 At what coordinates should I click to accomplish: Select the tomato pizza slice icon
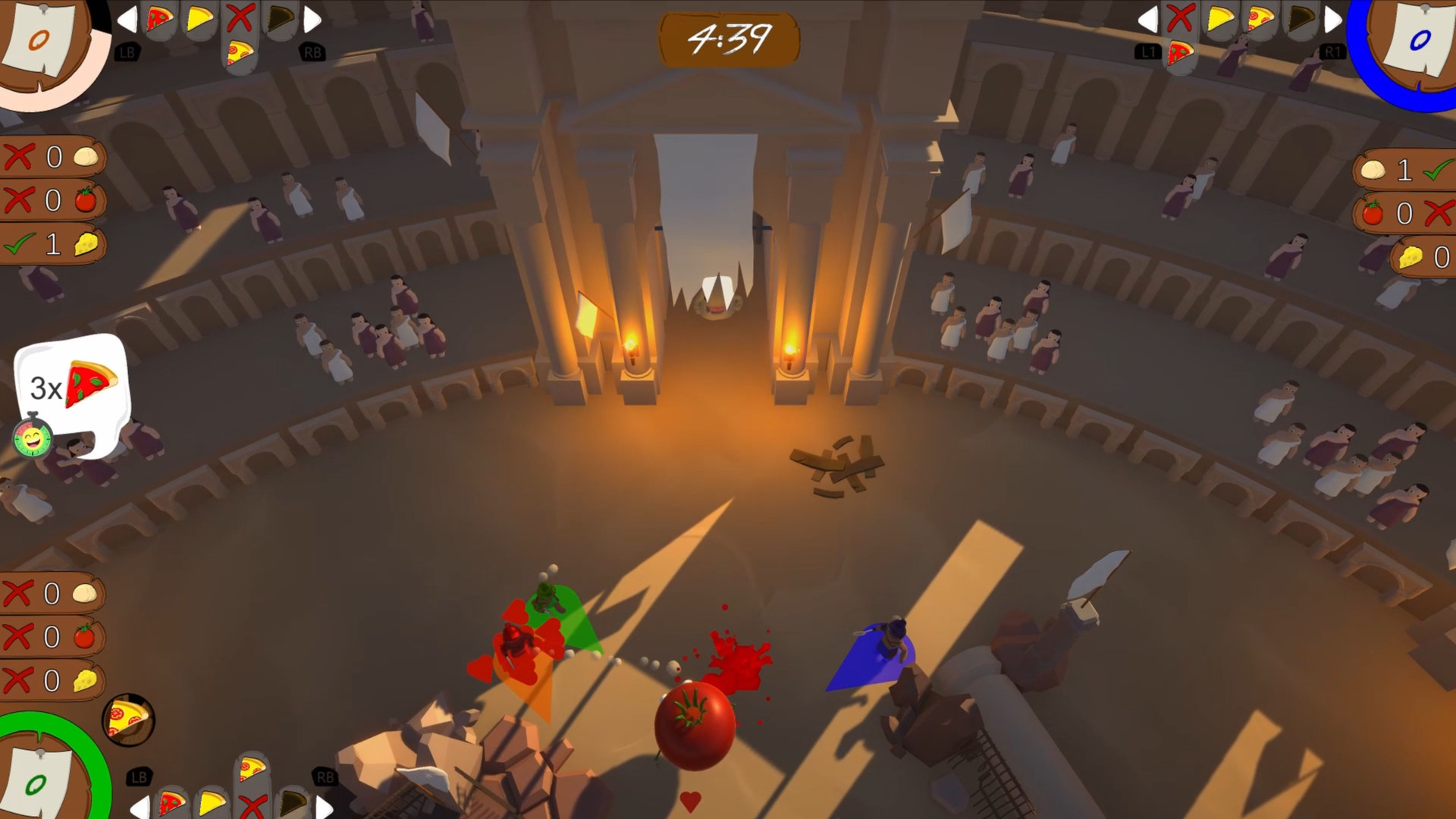click(x=161, y=19)
